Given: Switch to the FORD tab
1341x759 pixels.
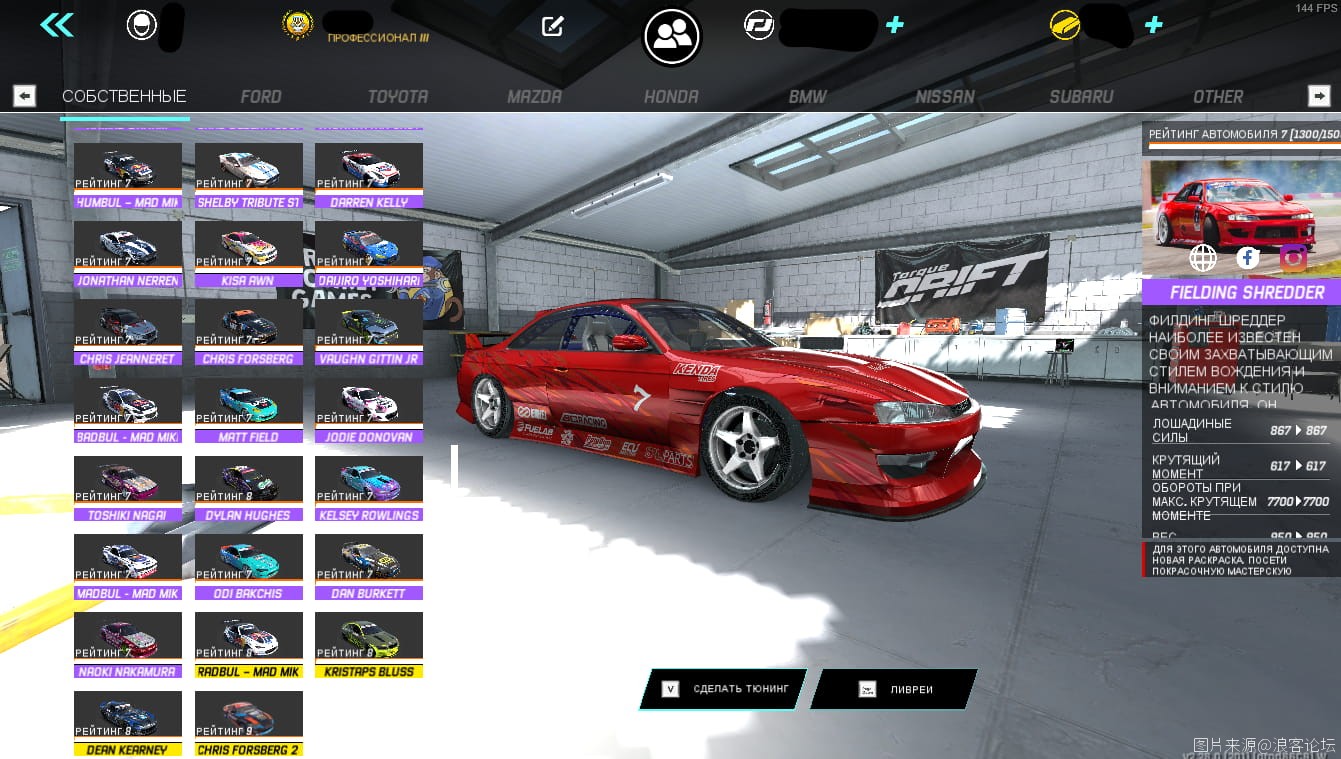Looking at the screenshot, I should 261,97.
